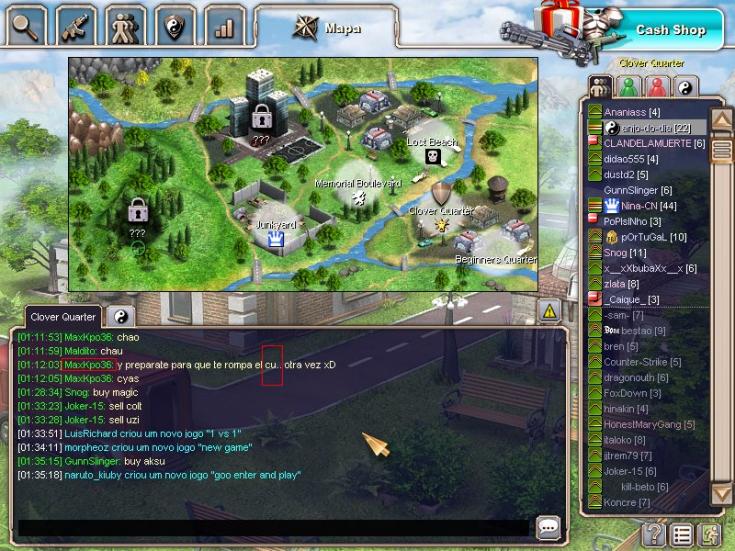The height and width of the screenshot is (551, 735).
Task: Open the bar chart rankings tab
Action: pos(224,27)
